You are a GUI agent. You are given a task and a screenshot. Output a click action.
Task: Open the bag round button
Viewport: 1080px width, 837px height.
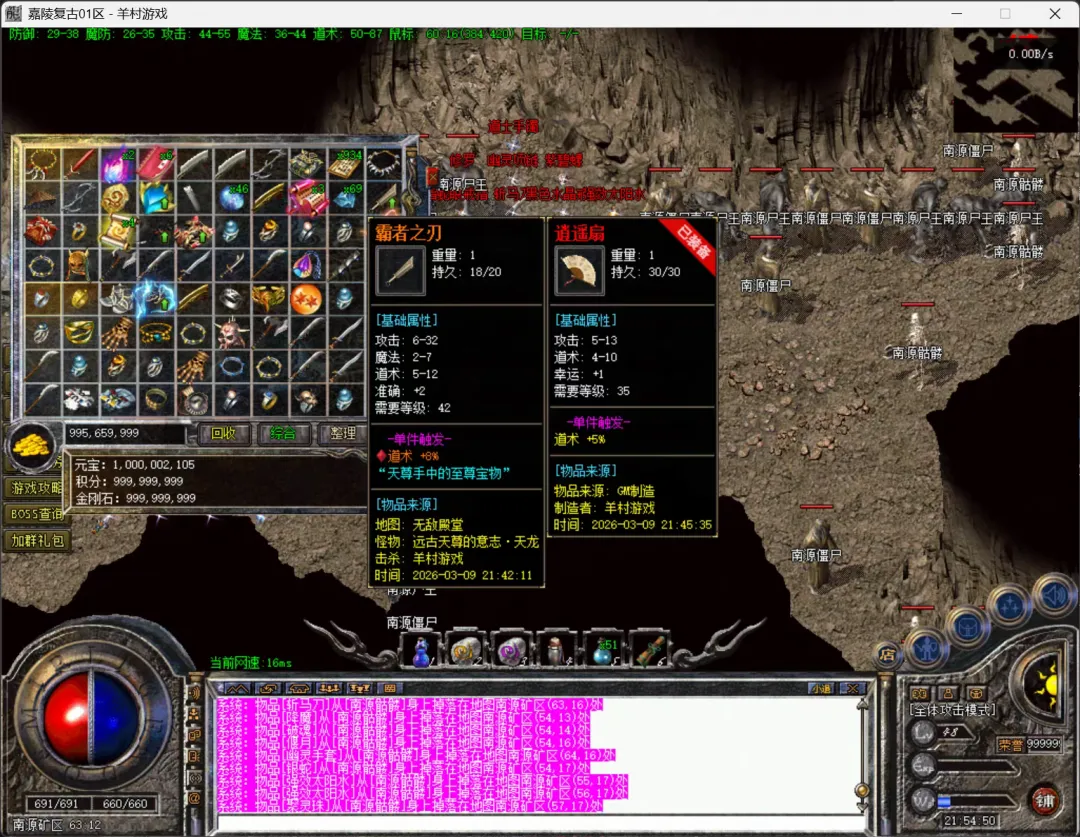967,625
